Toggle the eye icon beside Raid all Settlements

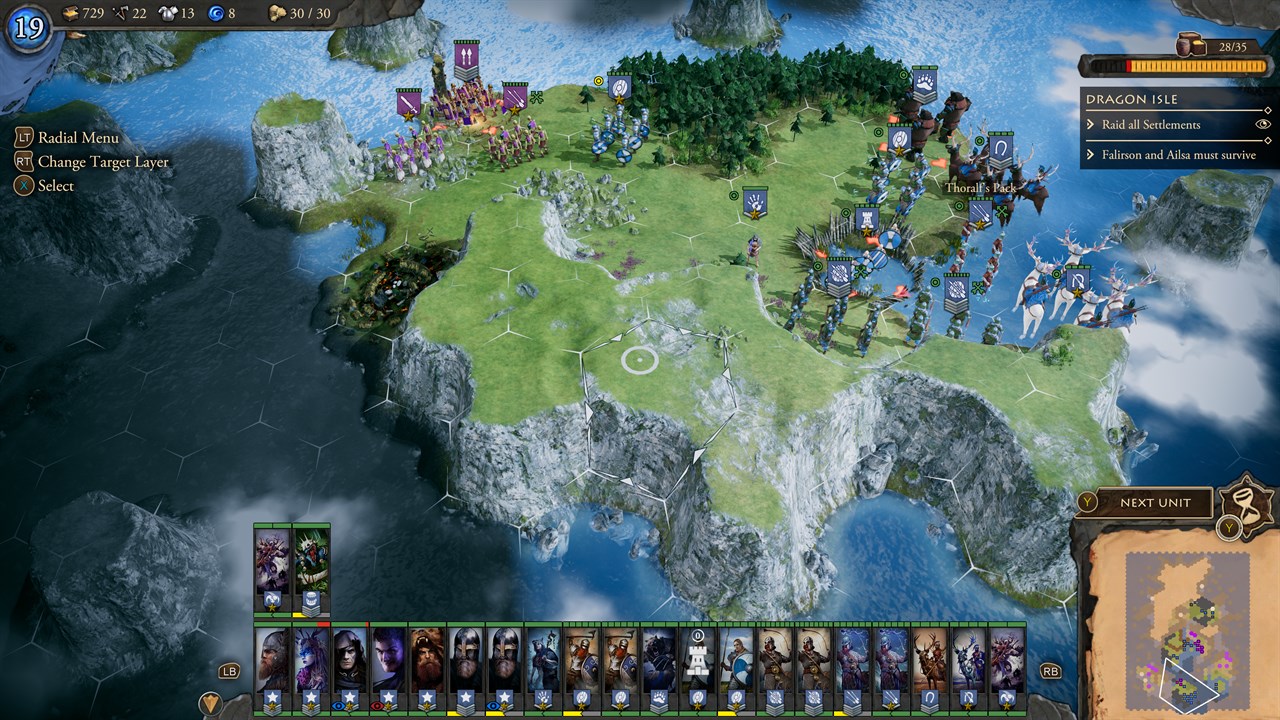pos(1262,125)
